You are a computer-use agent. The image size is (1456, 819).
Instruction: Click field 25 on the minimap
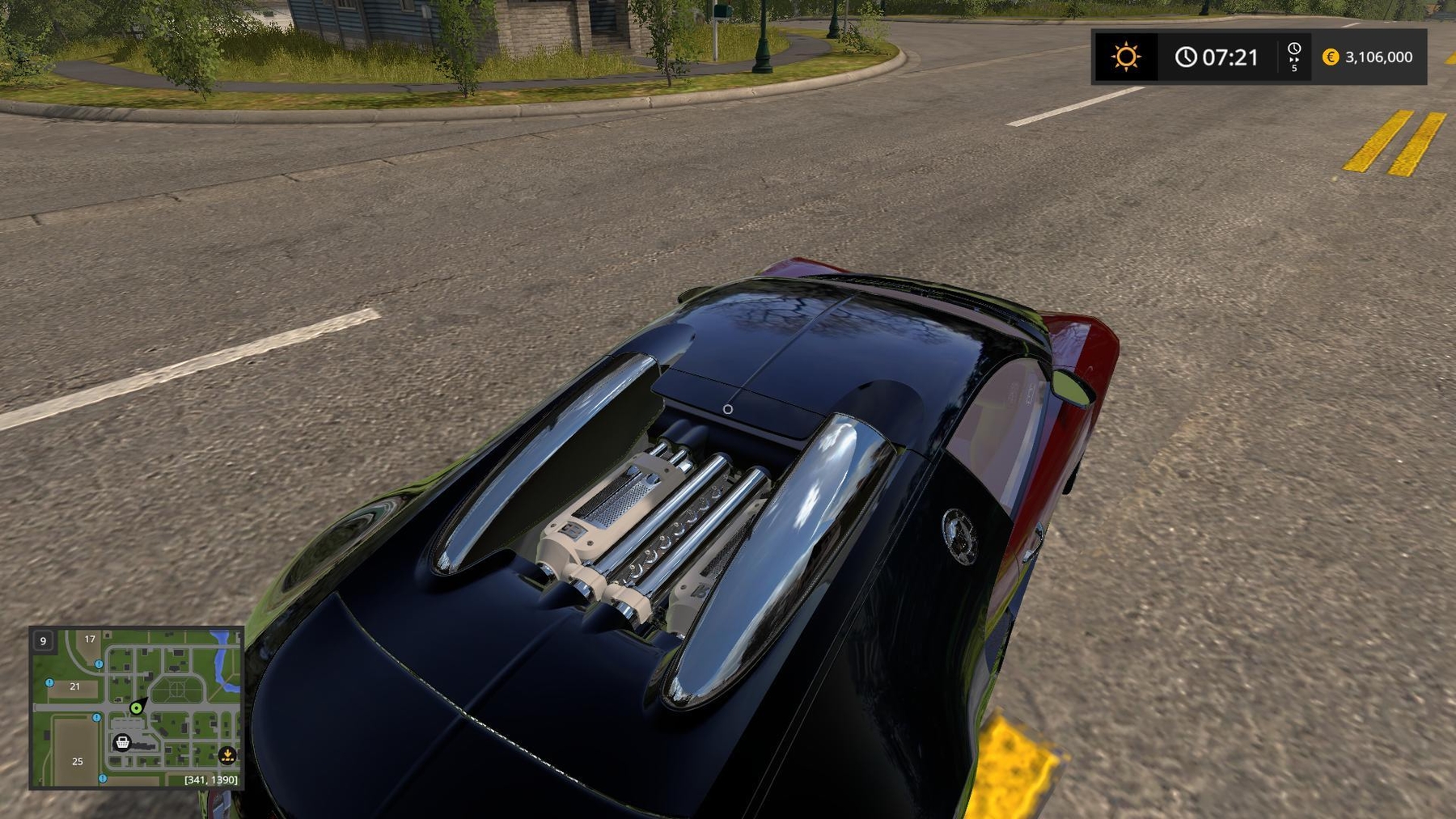pyautogui.click(x=78, y=761)
